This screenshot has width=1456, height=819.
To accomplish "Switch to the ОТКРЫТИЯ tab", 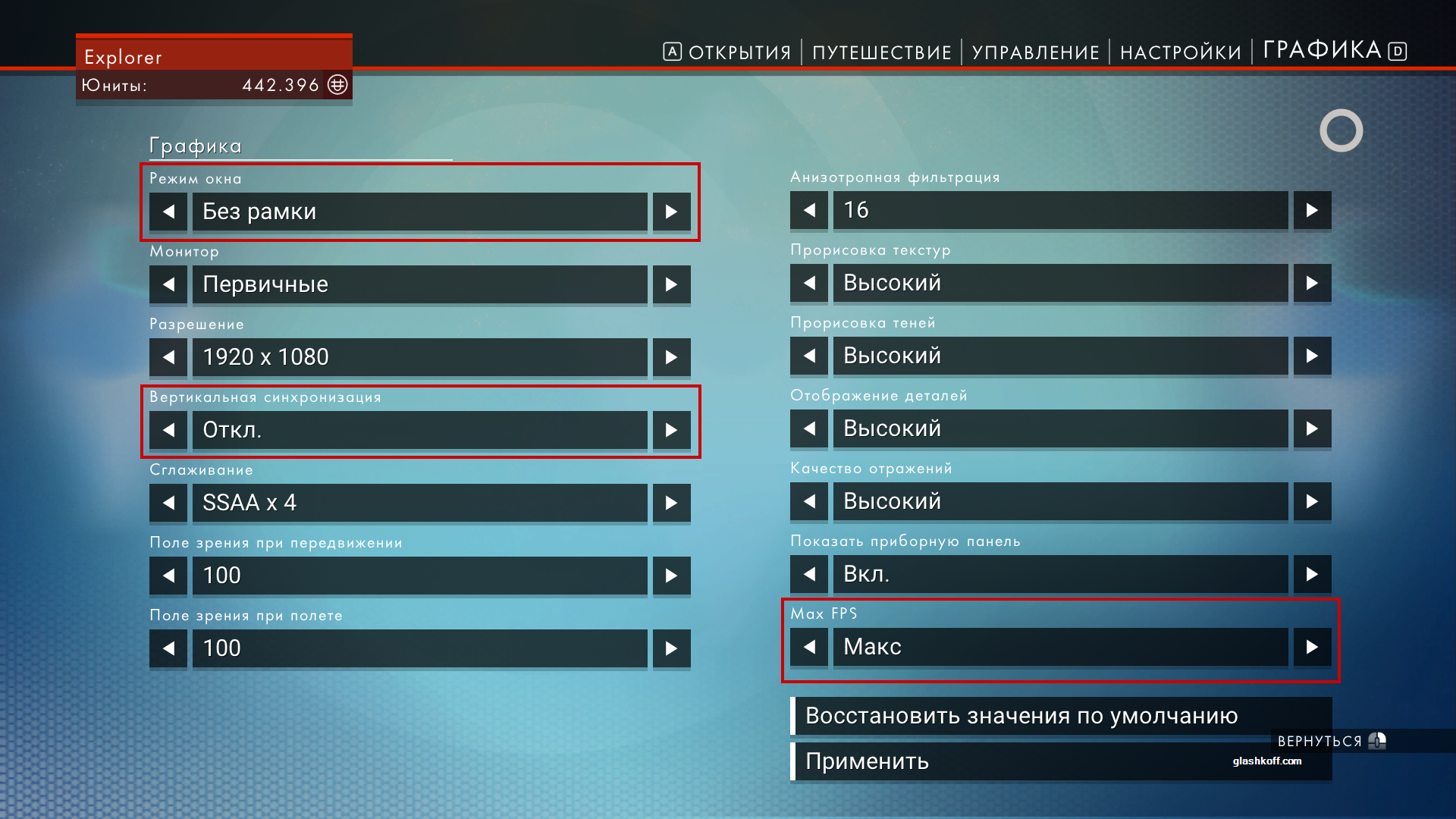I will (x=739, y=52).
